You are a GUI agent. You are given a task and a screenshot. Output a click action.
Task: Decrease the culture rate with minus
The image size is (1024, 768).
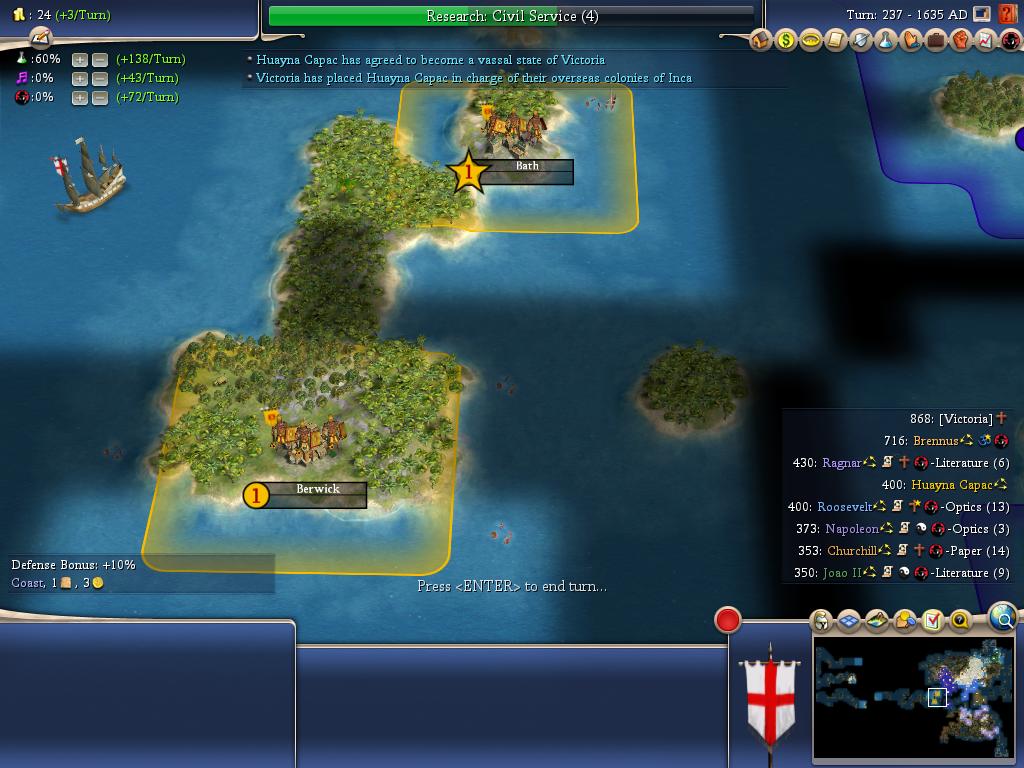(x=100, y=78)
